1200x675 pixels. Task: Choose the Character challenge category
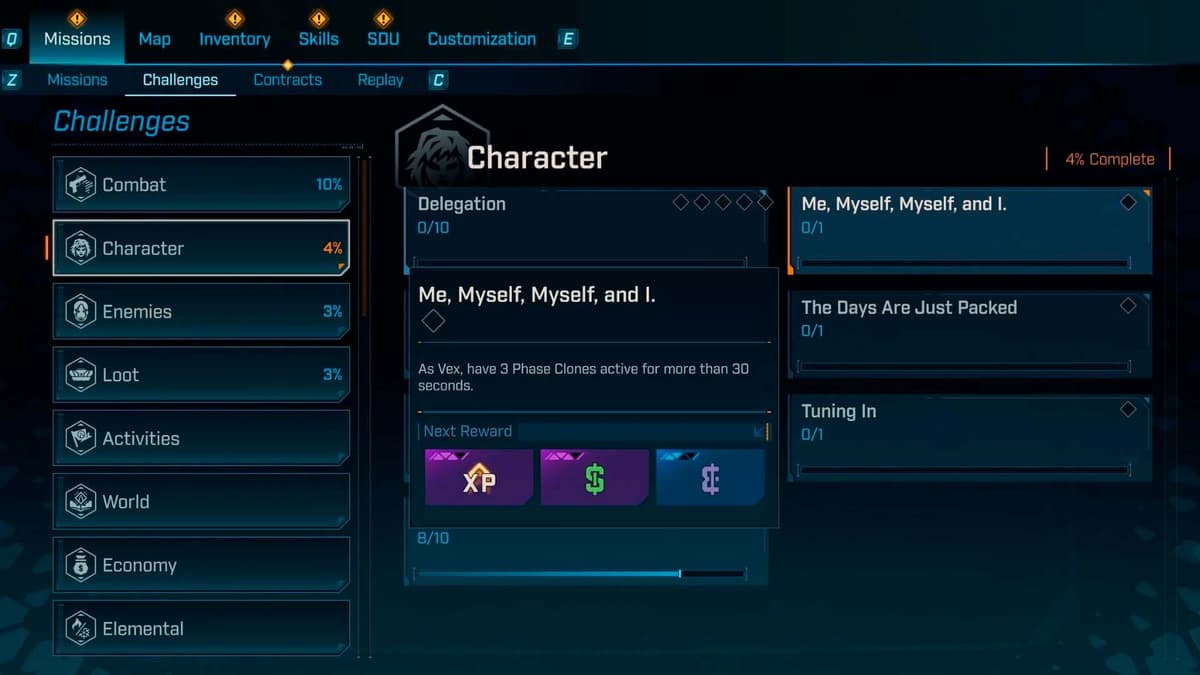(201, 248)
